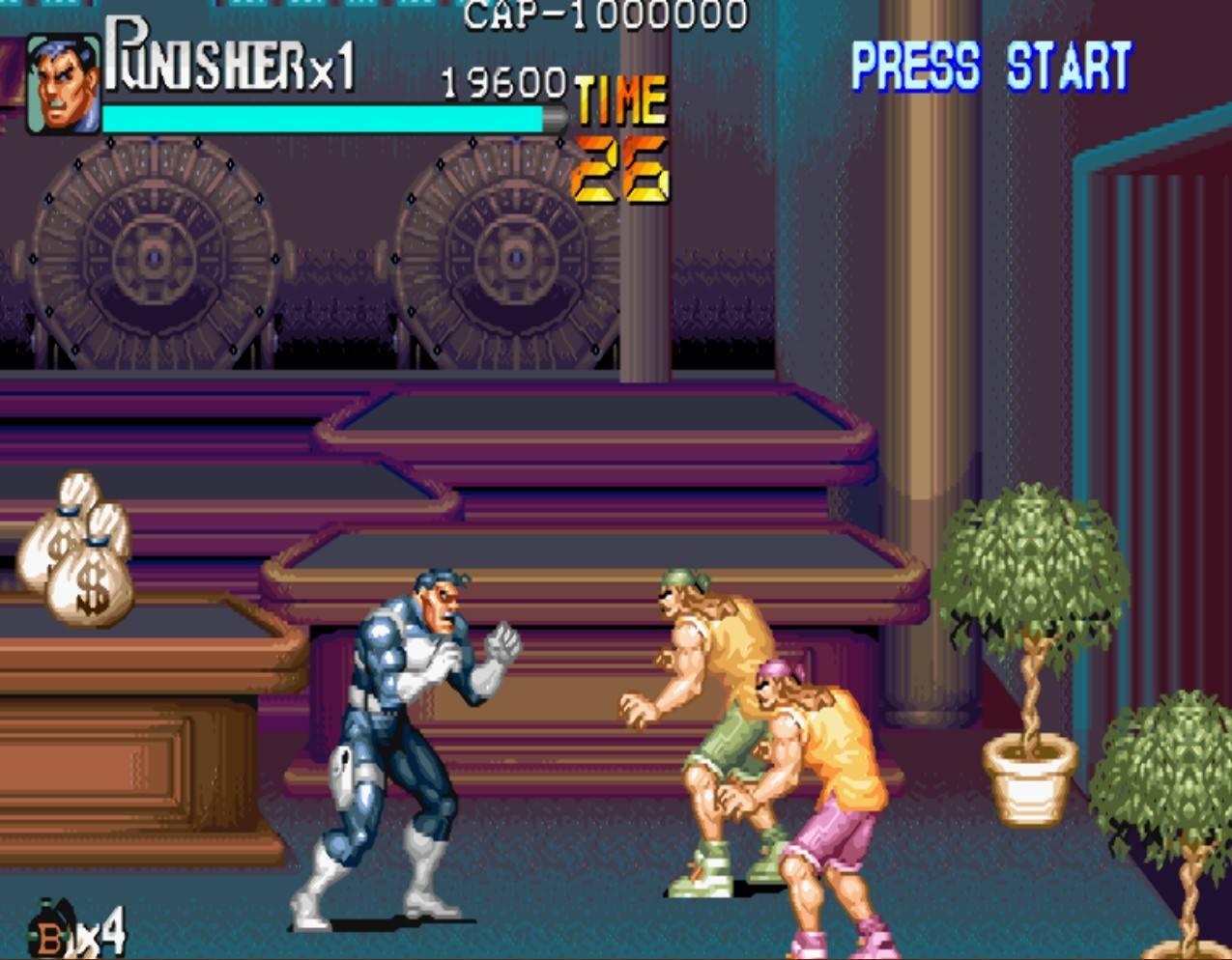
Task: Click the Punisher character portrait
Action: (x=63, y=84)
